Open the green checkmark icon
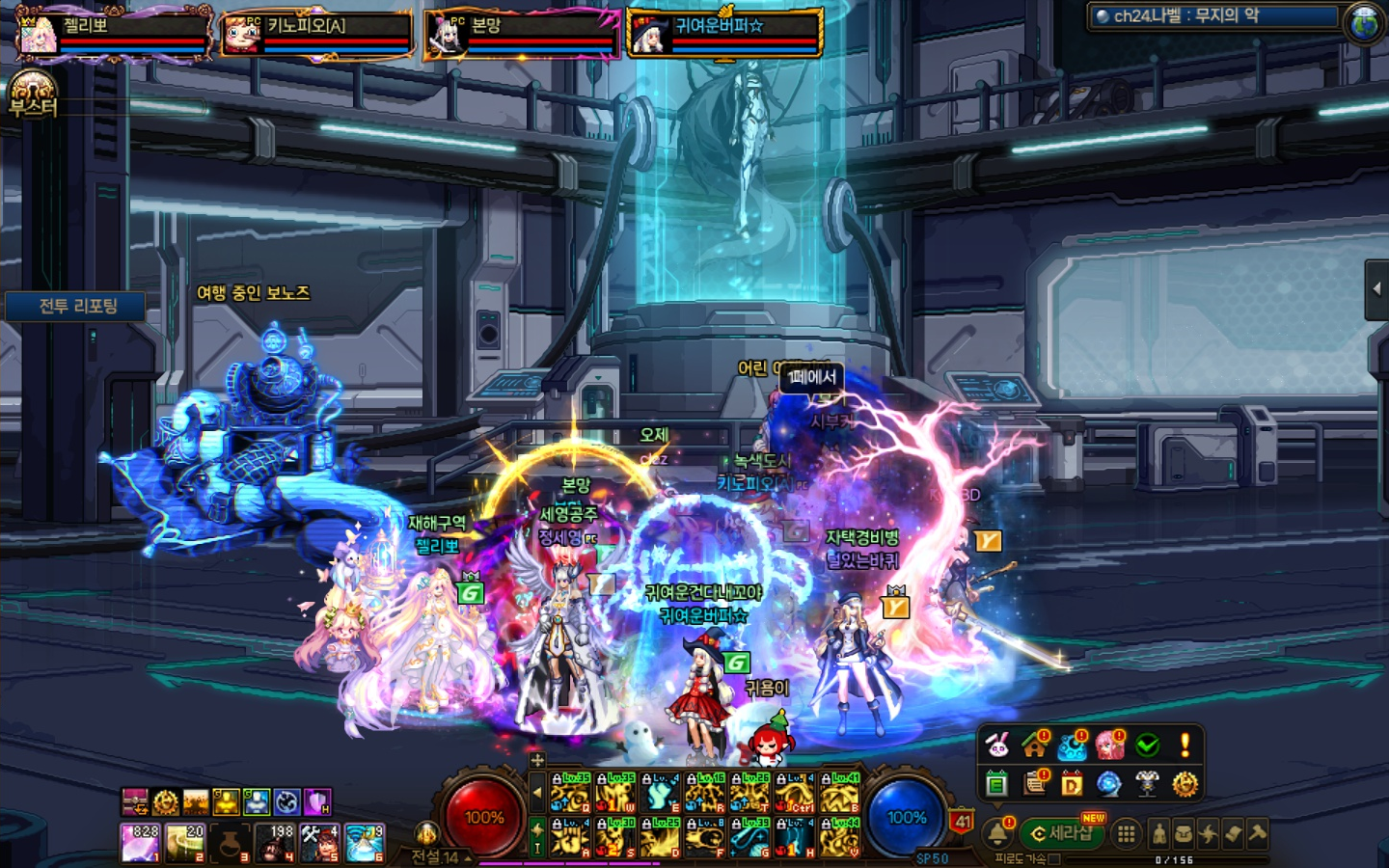1389x868 pixels. pyautogui.click(x=1147, y=746)
